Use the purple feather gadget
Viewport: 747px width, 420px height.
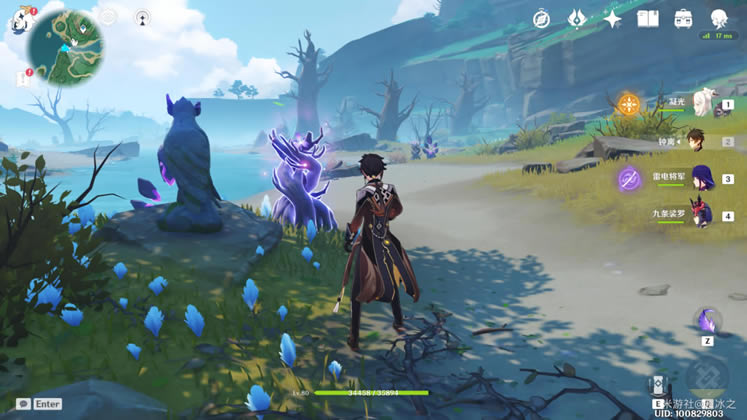[x=707, y=321]
